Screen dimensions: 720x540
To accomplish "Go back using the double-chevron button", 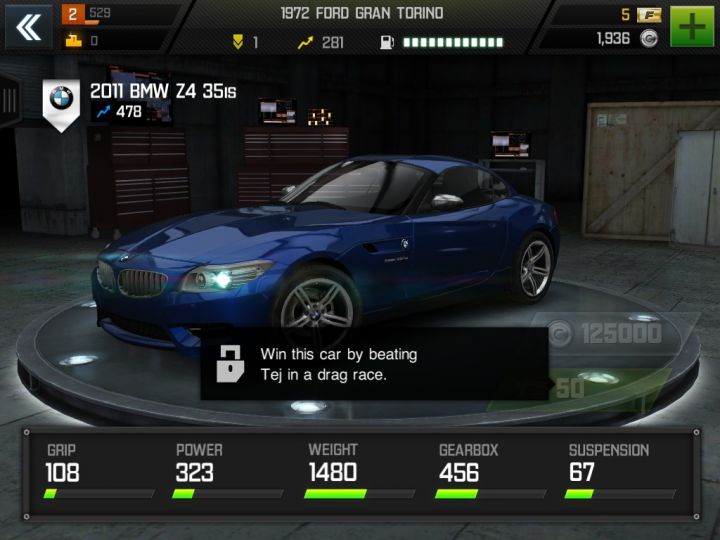I will click(28, 27).
